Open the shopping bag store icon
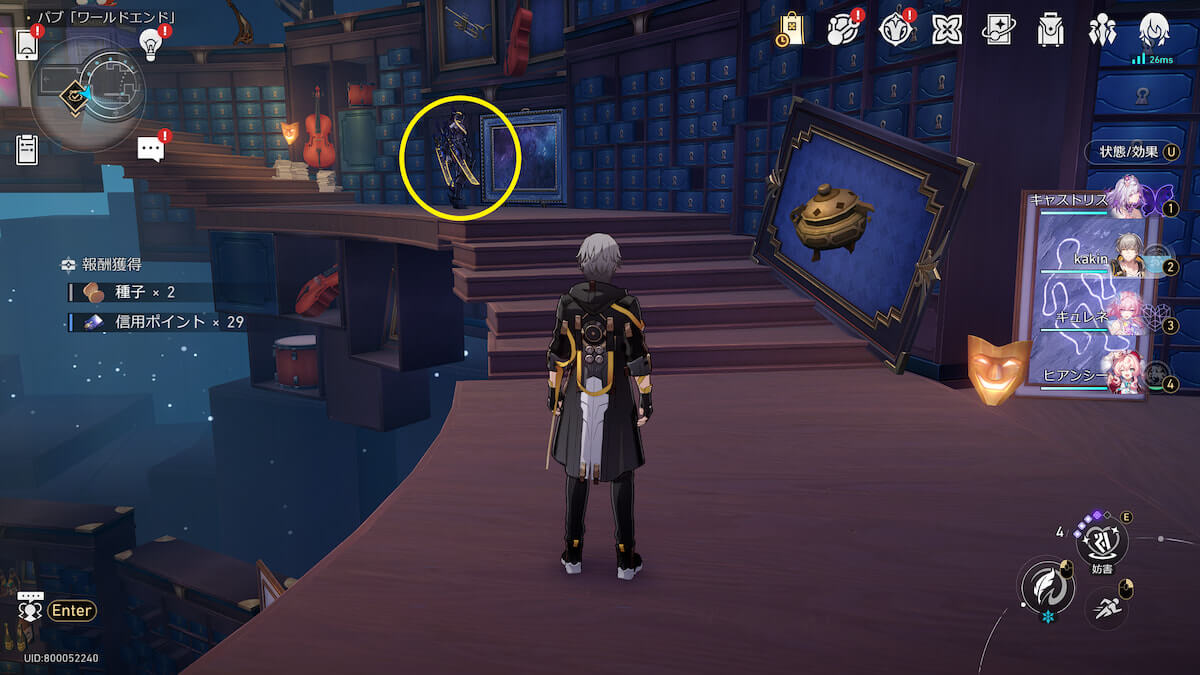Screen dimensions: 1200x675 [791, 29]
